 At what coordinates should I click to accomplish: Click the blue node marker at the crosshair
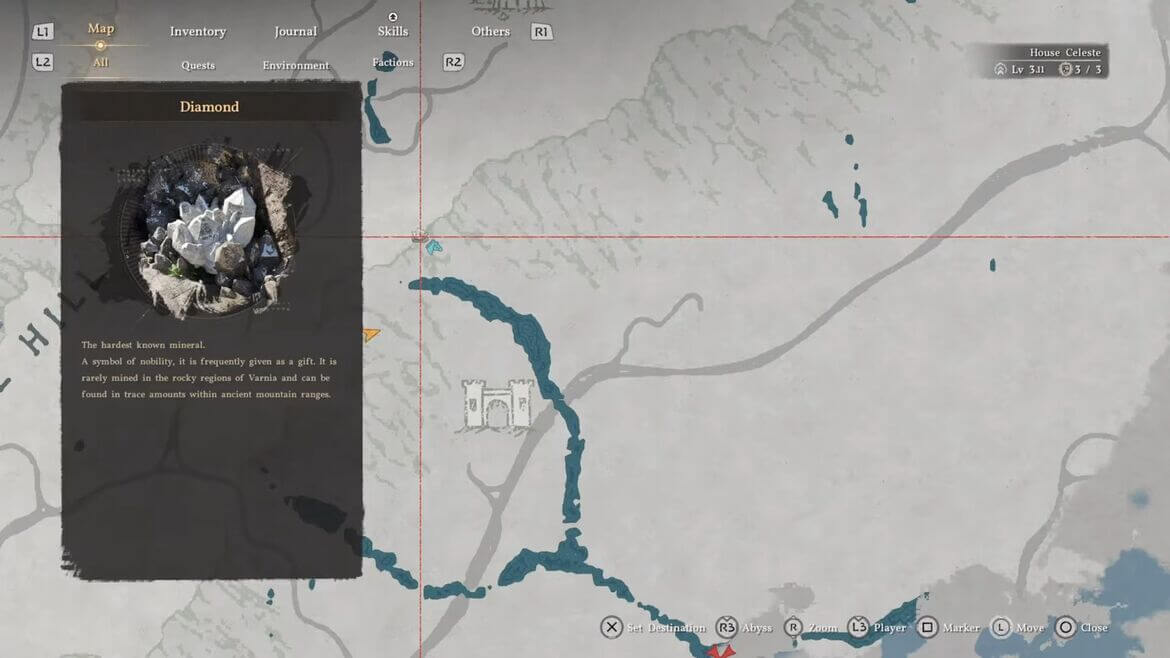tap(433, 245)
